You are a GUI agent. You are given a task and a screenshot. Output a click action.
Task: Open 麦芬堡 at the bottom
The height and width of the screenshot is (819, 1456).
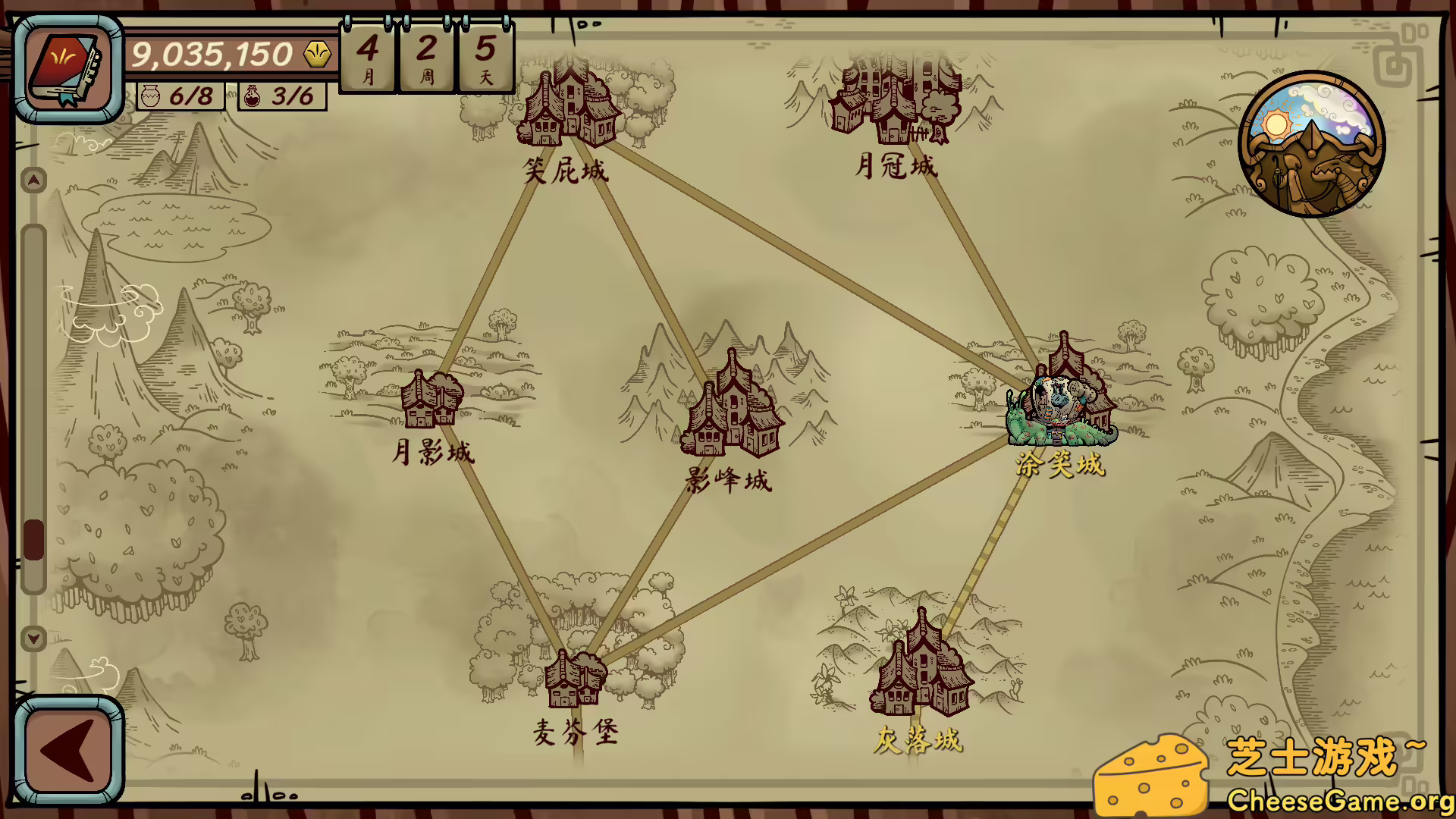click(573, 679)
